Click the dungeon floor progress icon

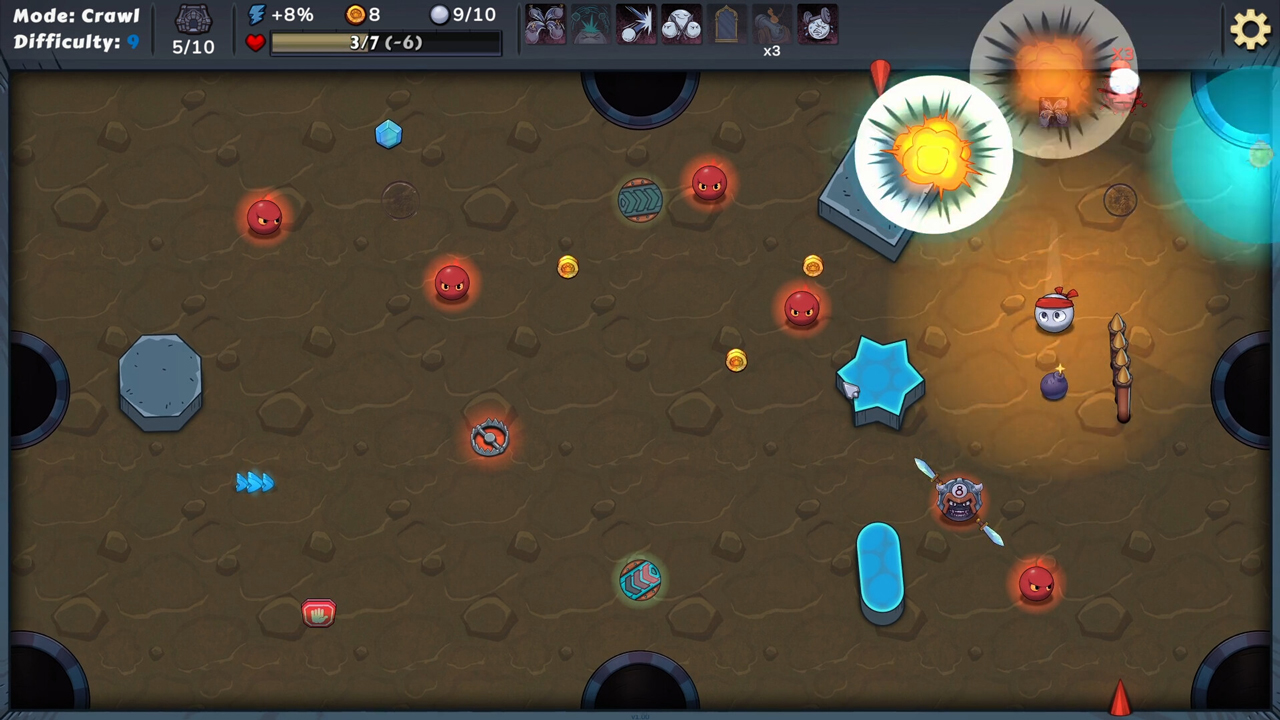193,20
